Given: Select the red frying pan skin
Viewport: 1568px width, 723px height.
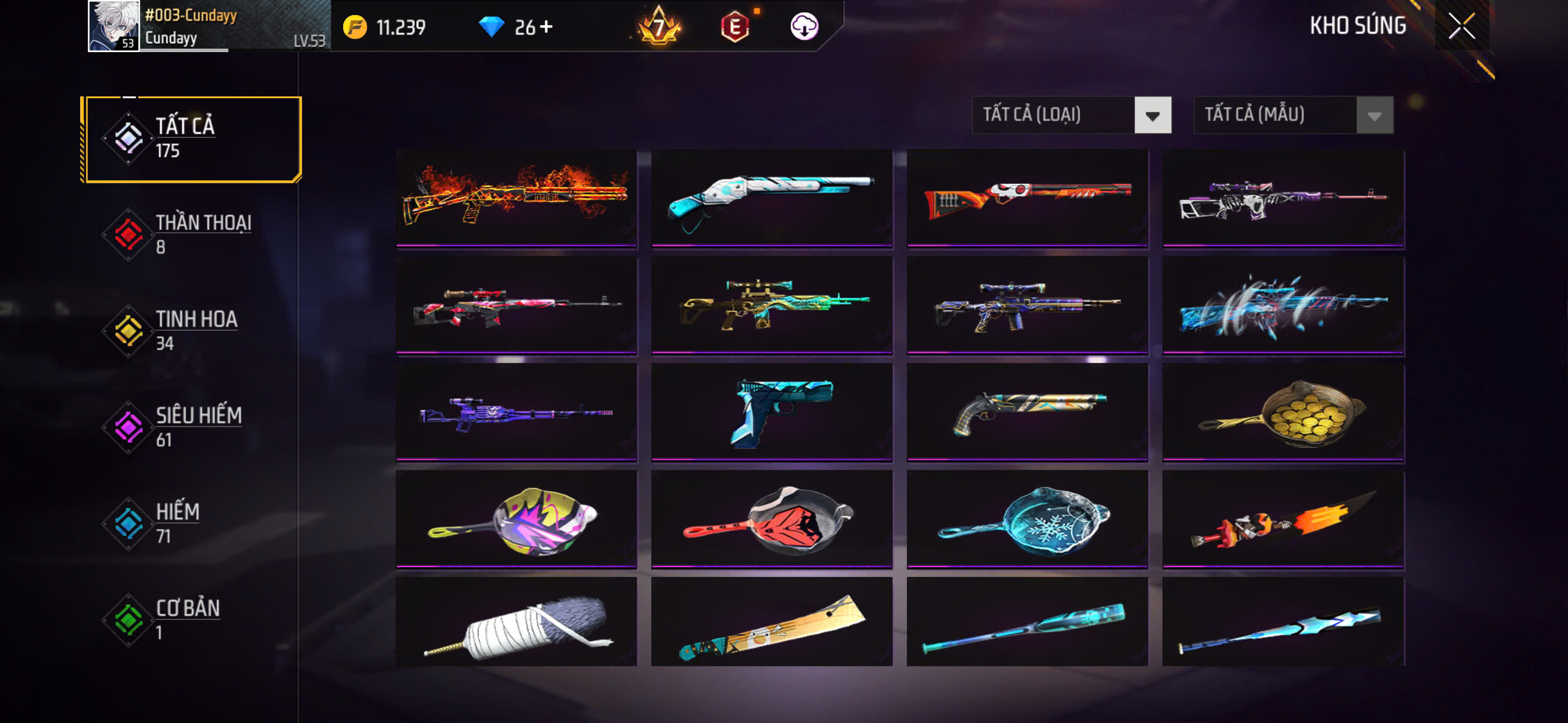Looking at the screenshot, I should pos(771,518).
